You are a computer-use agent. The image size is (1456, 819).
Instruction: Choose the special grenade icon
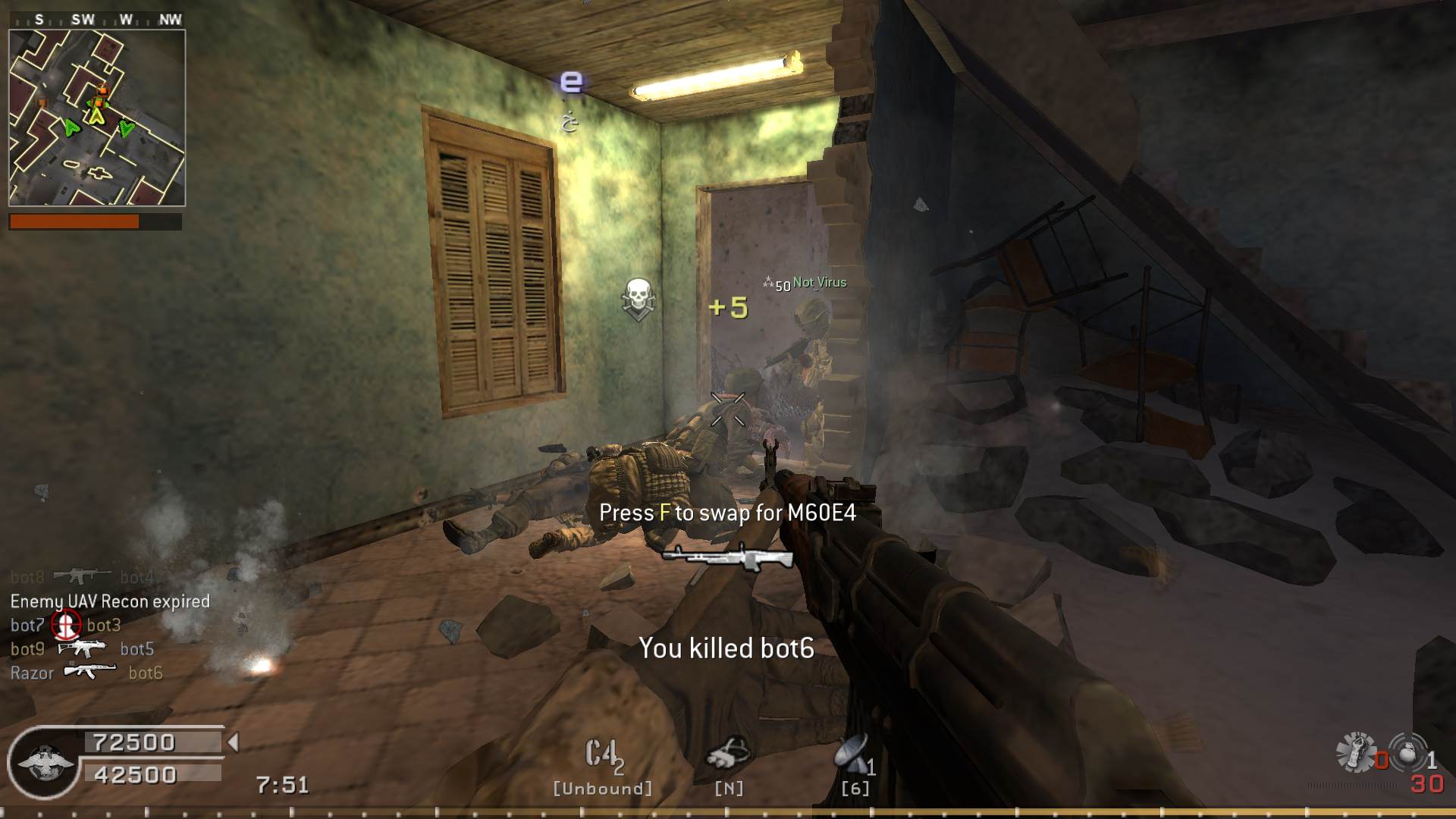[1357, 752]
